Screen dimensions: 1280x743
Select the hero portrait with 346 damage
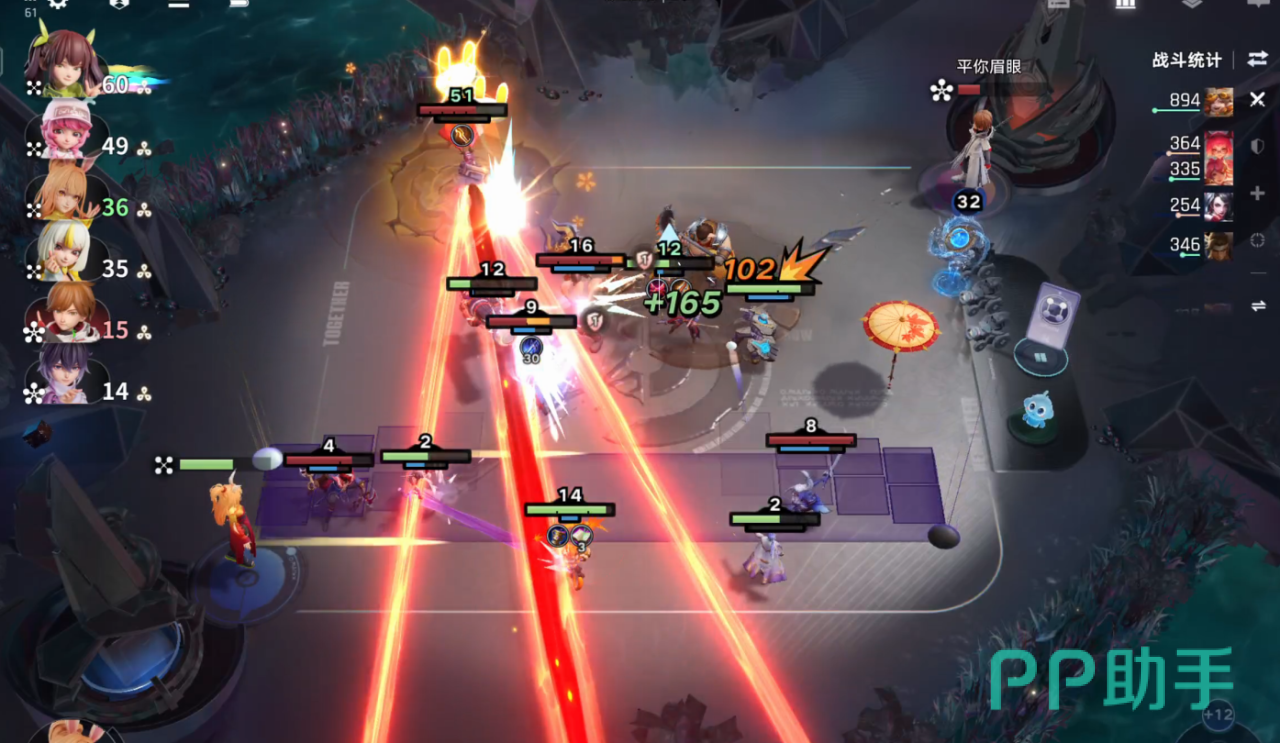coord(1219,245)
